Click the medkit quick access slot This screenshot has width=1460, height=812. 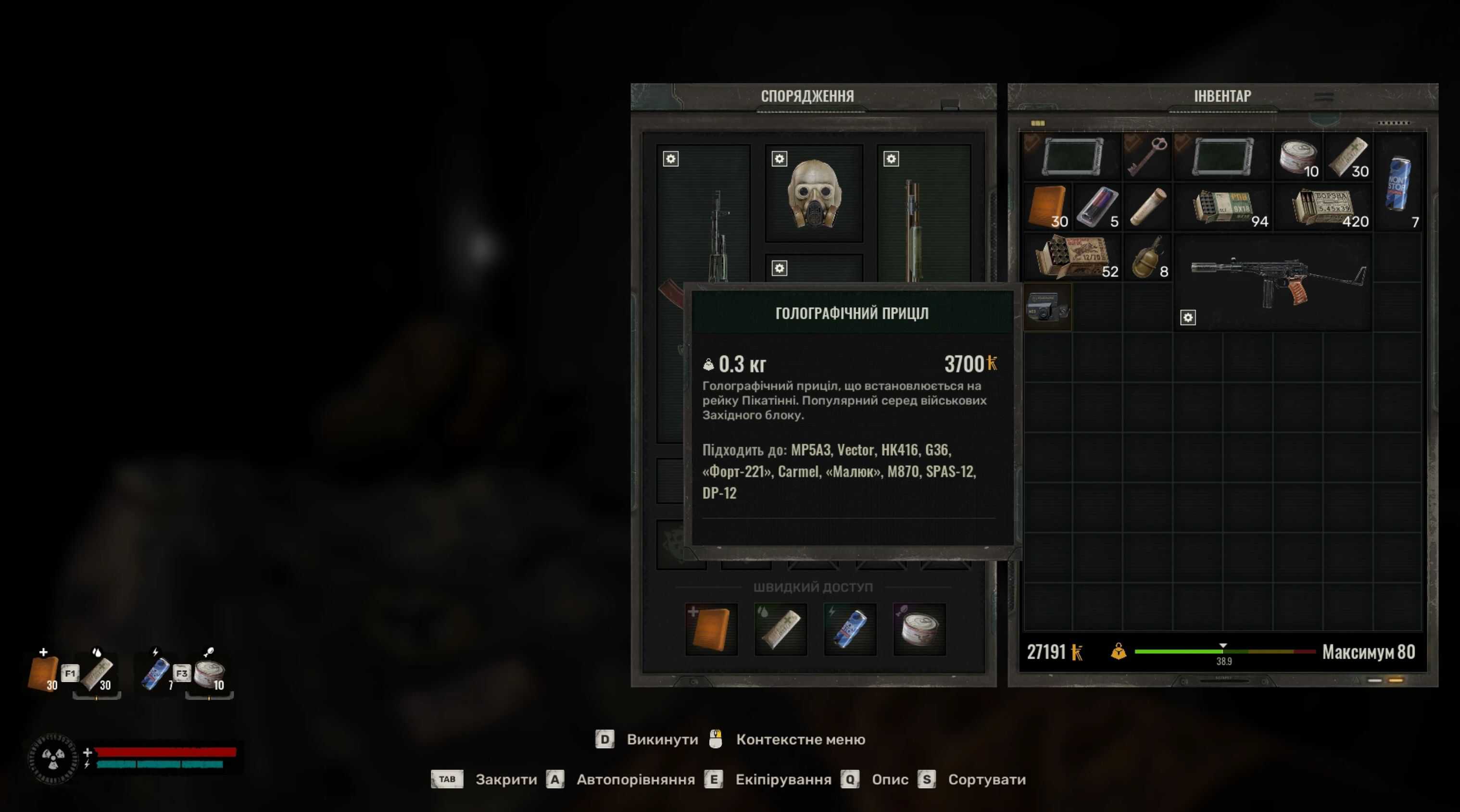[711, 629]
